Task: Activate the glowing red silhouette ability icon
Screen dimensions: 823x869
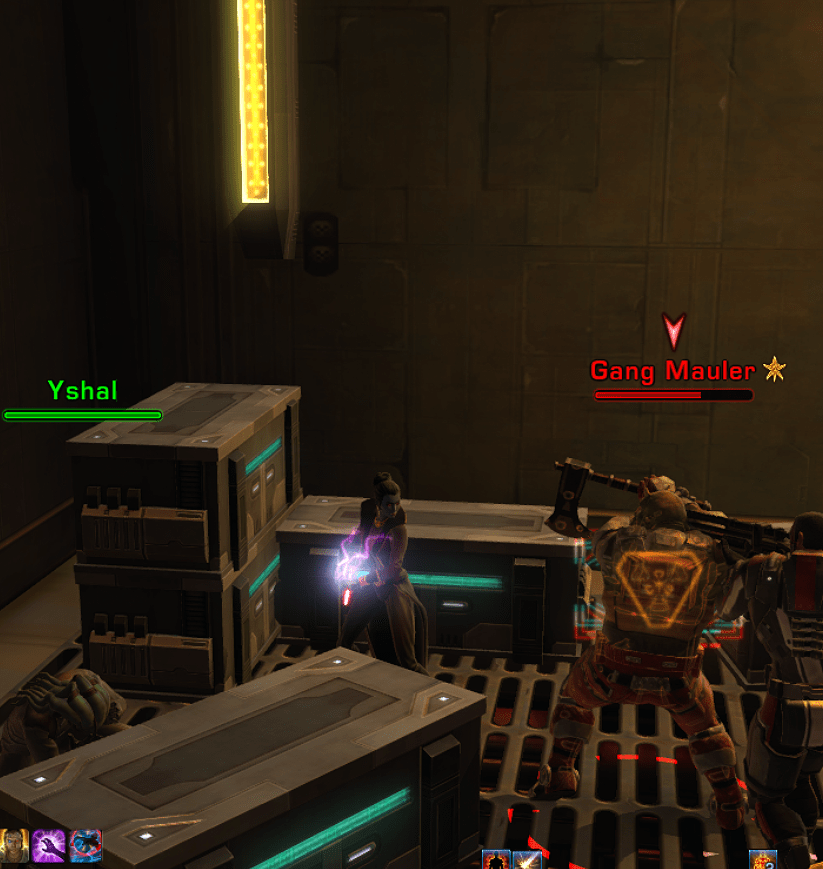Action: 496,860
